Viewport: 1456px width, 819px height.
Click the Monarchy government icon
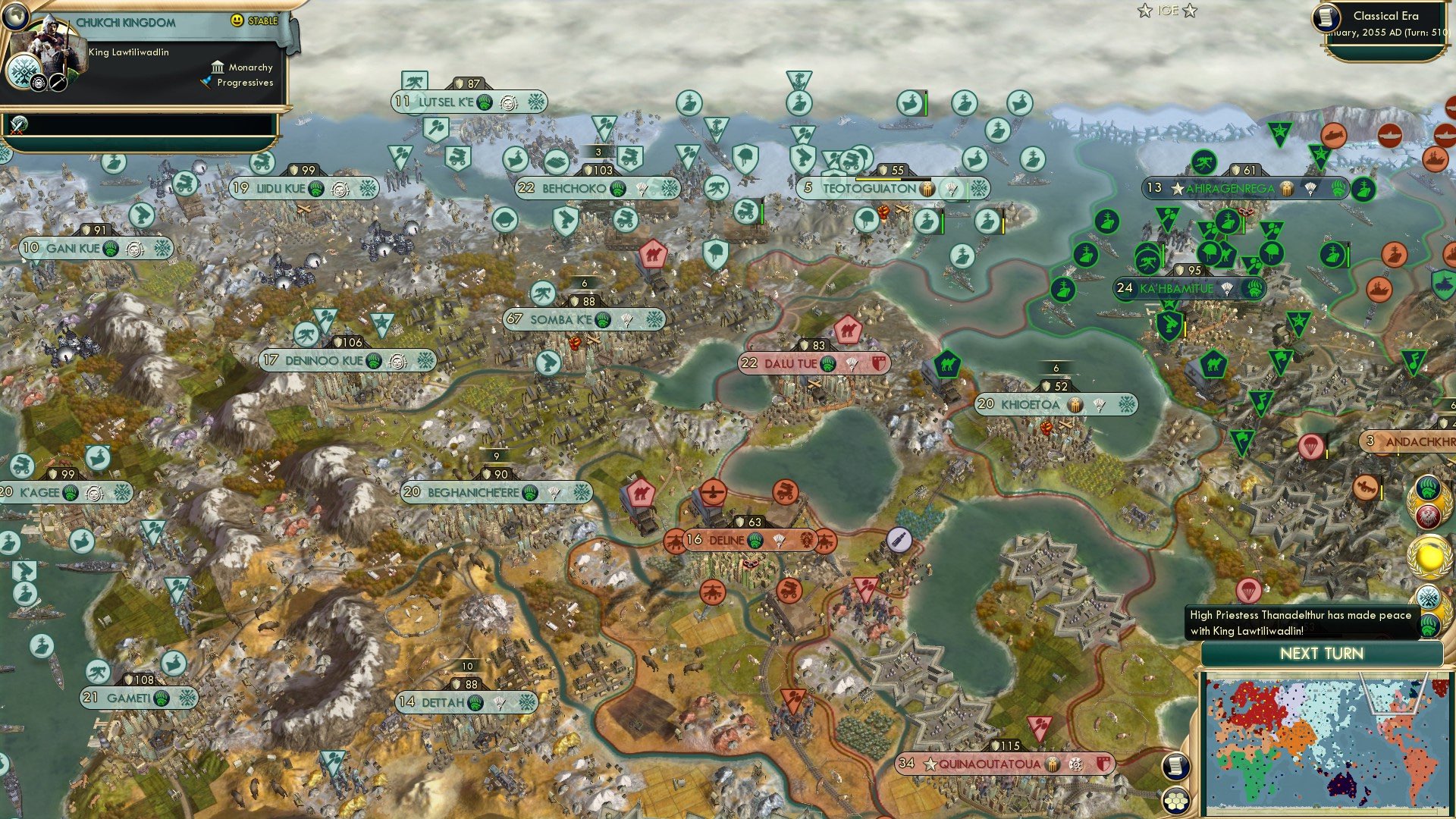(x=218, y=68)
